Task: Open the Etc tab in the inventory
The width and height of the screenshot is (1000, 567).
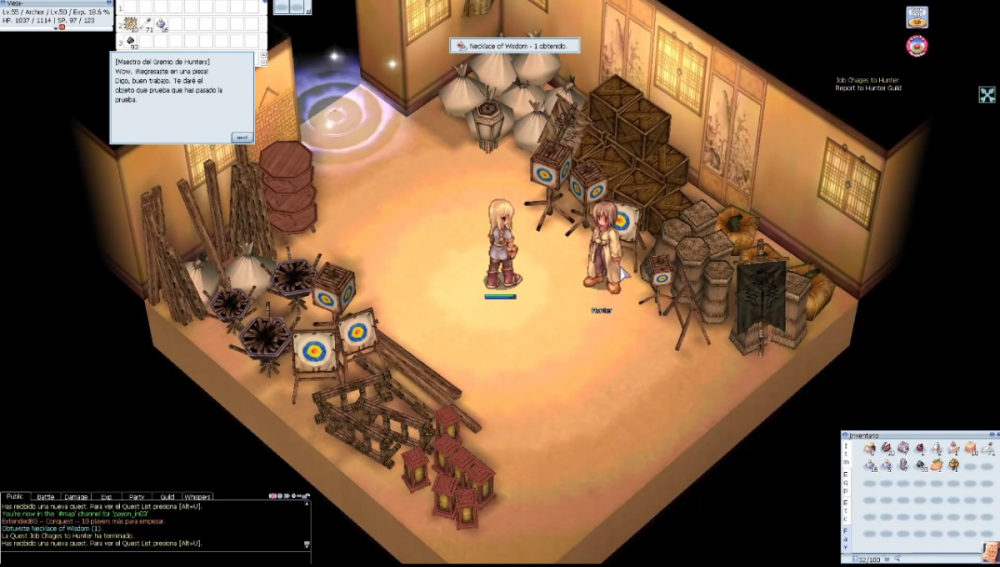Action: point(846,510)
